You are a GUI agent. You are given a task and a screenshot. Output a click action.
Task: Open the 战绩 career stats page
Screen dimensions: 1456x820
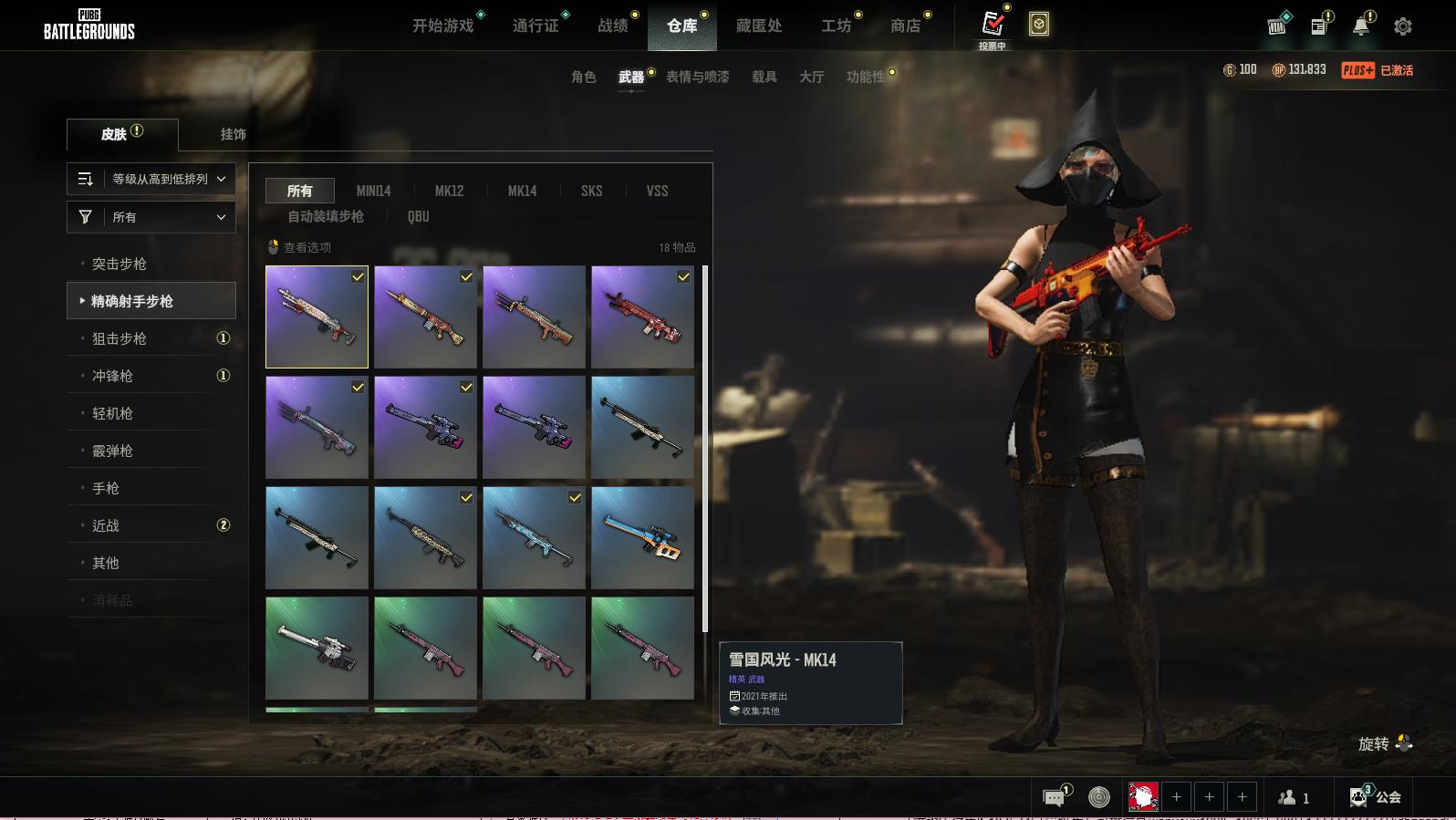pos(613,26)
